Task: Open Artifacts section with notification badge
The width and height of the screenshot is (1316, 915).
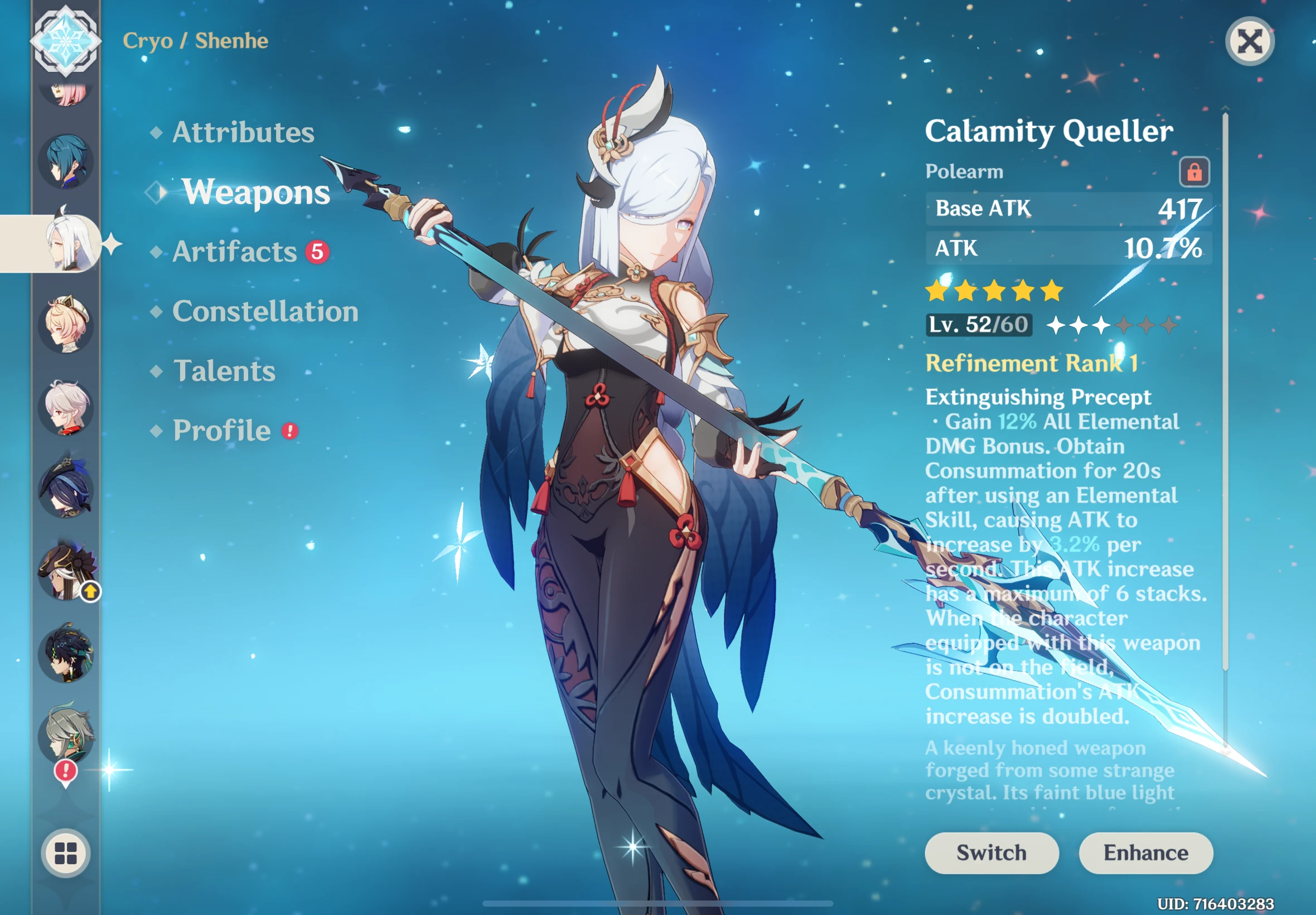Action: pos(235,252)
